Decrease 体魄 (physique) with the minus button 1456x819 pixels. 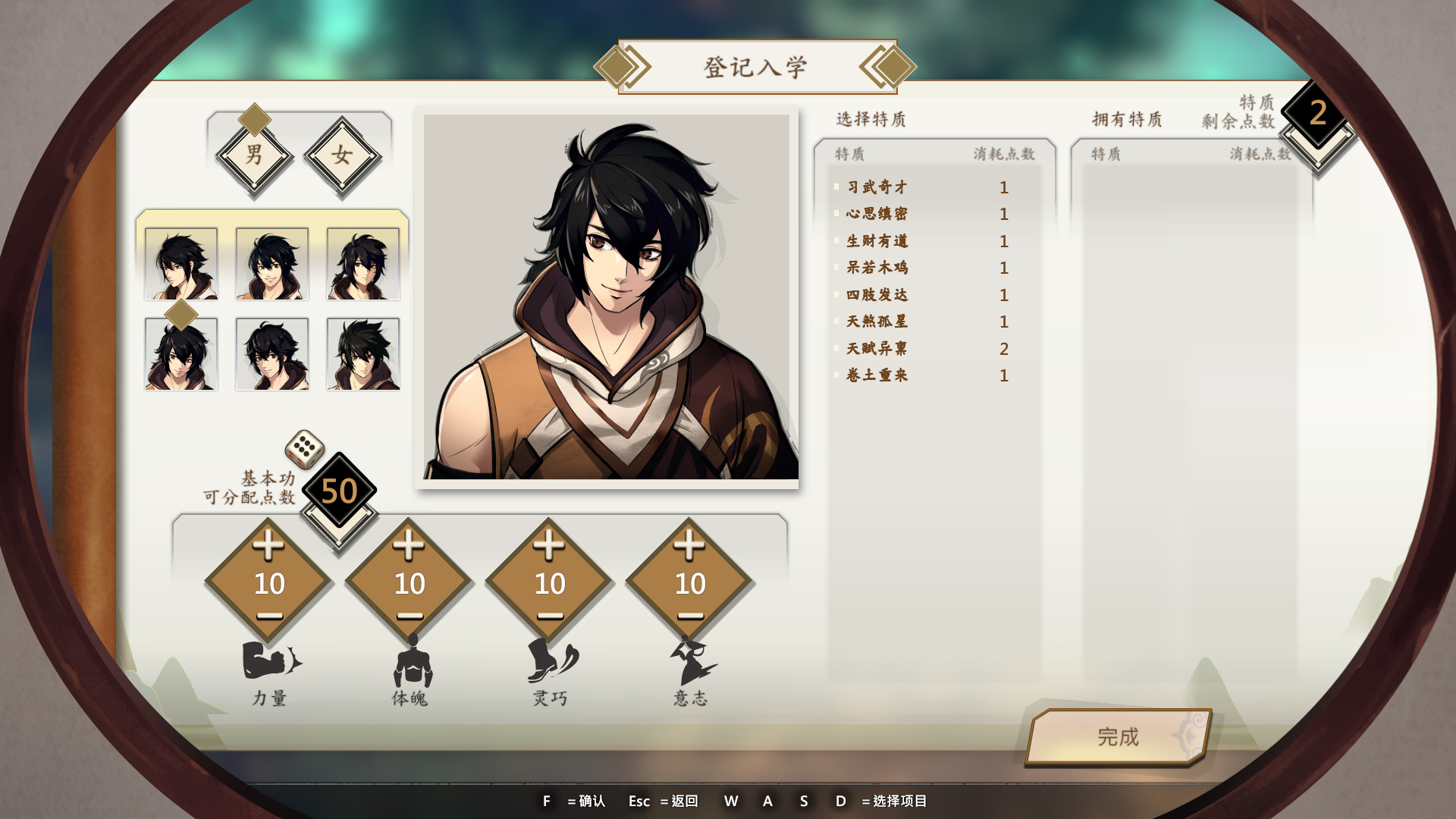point(409,616)
